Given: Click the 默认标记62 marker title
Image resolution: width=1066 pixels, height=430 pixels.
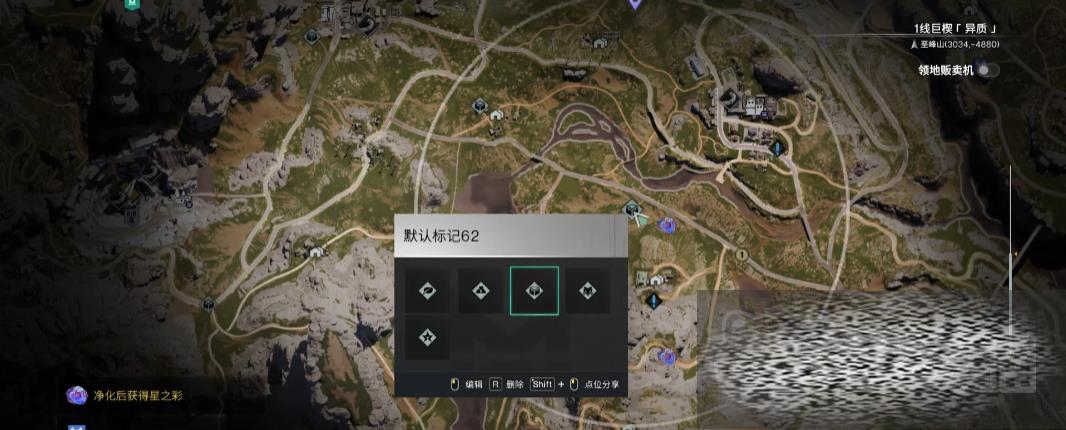Looking at the screenshot, I should pyautogui.click(x=441, y=236).
